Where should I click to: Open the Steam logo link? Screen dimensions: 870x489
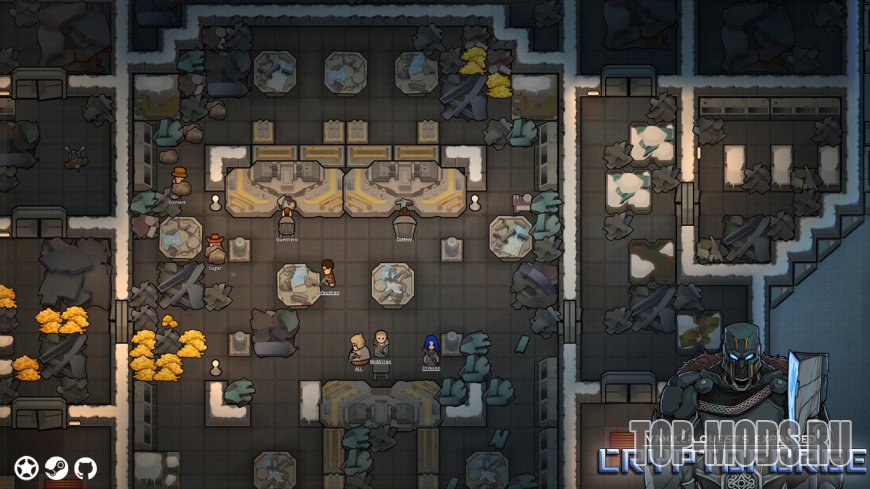57,467
